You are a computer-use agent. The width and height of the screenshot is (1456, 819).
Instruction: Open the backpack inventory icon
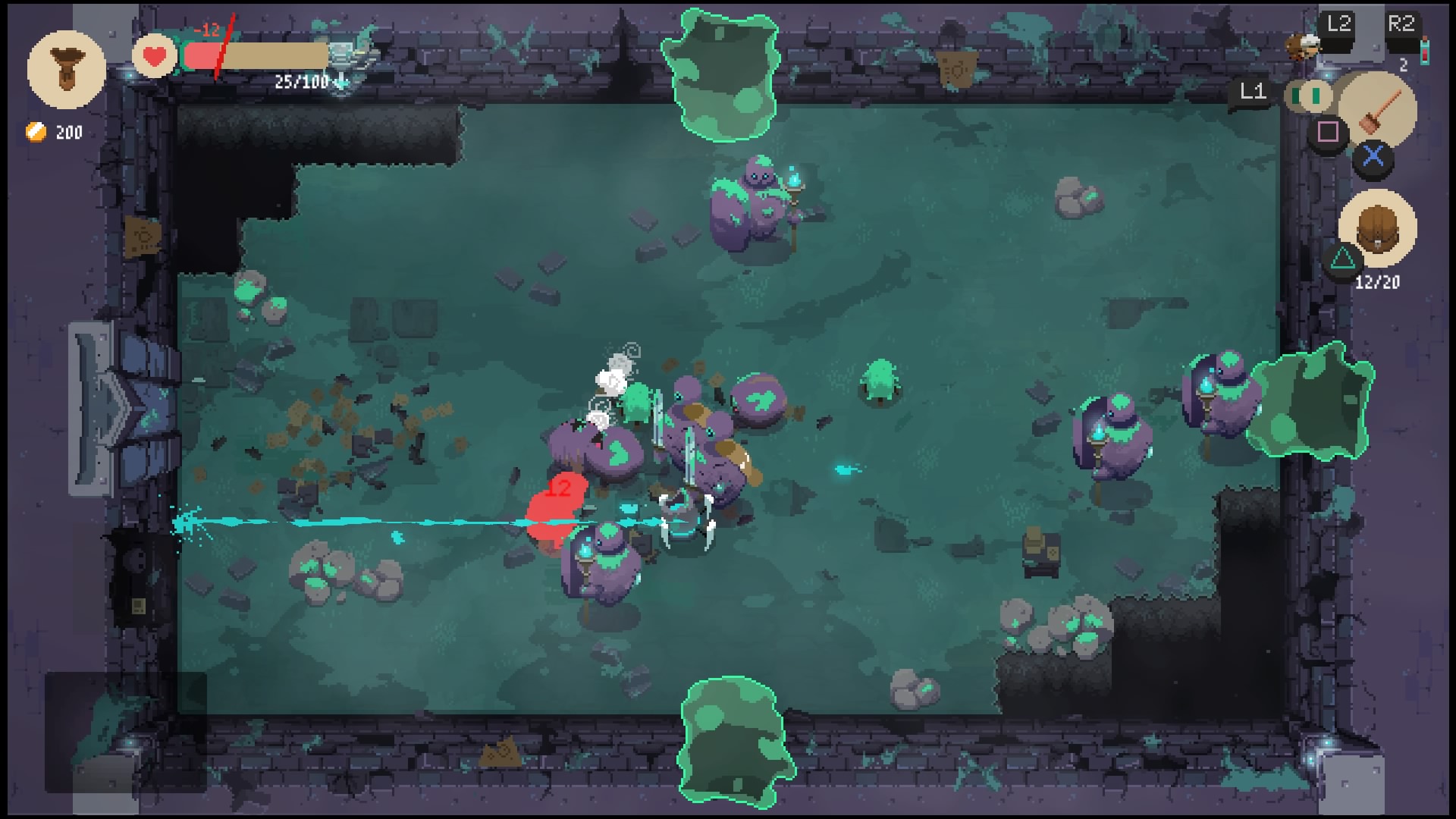tap(1377, 228)
